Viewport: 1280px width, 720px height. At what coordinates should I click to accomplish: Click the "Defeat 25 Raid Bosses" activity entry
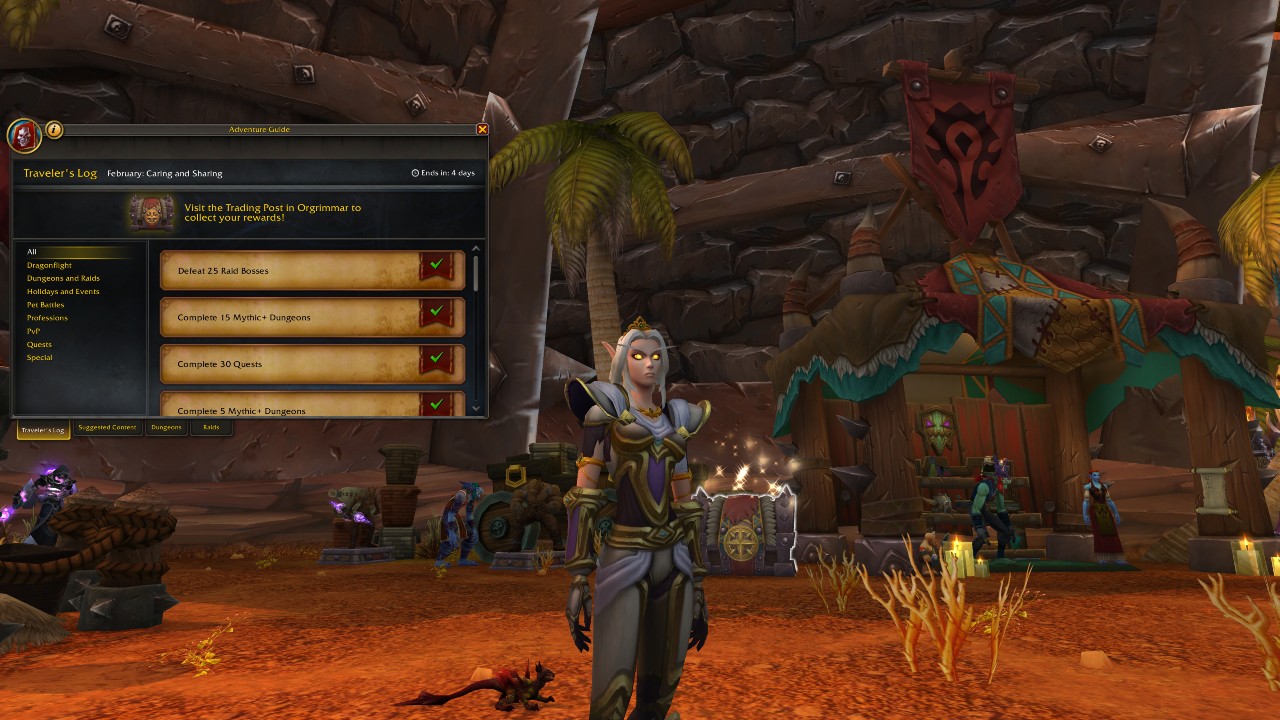(300, 268)
